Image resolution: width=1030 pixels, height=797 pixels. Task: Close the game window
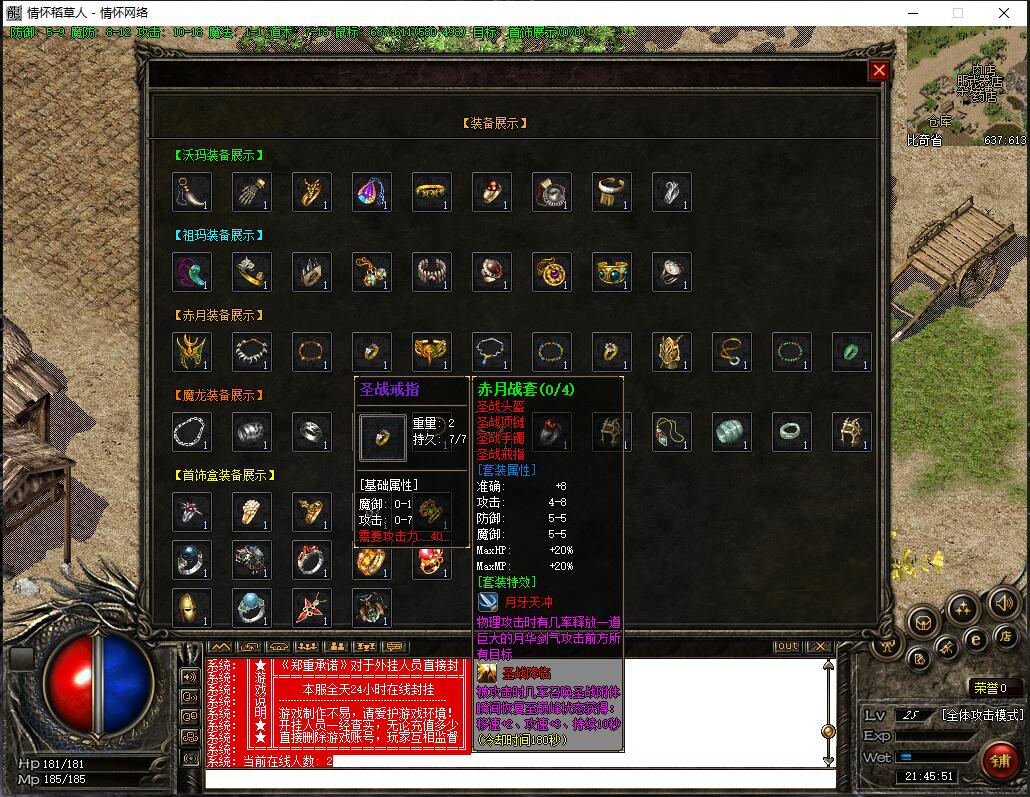(x=1004, y=13)
